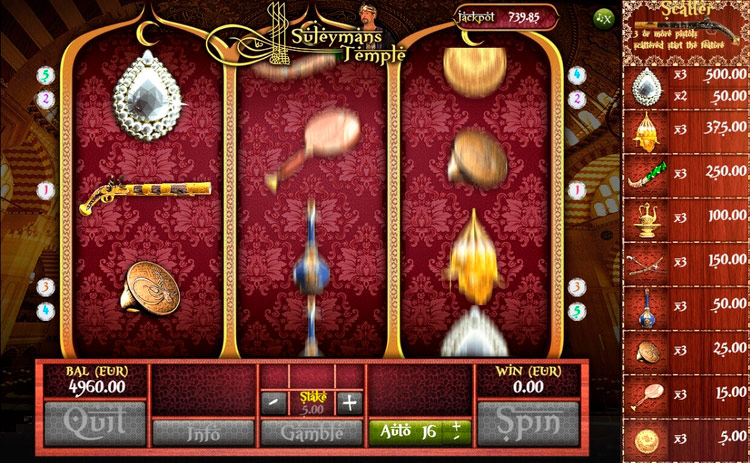Quit the slot game

[x=95, y=423]
